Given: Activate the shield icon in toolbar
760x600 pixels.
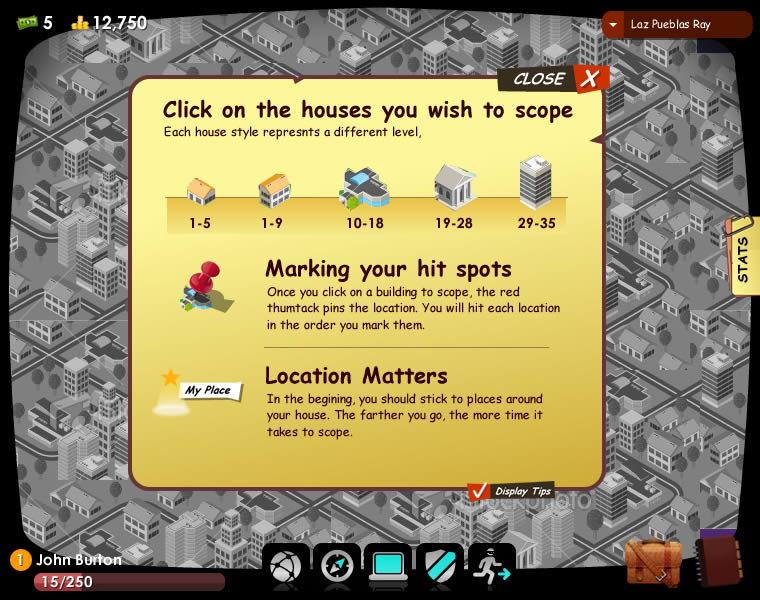Looking at the screenshot, I should (x=440, y=567).
